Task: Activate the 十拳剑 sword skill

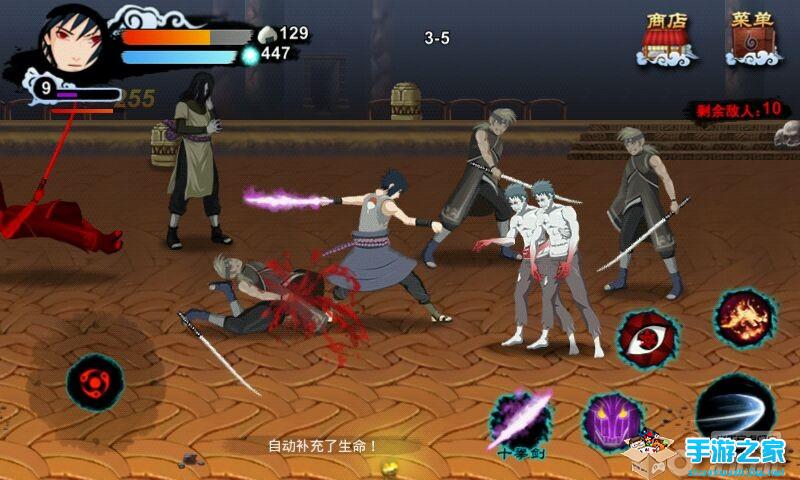Action: 526,421
